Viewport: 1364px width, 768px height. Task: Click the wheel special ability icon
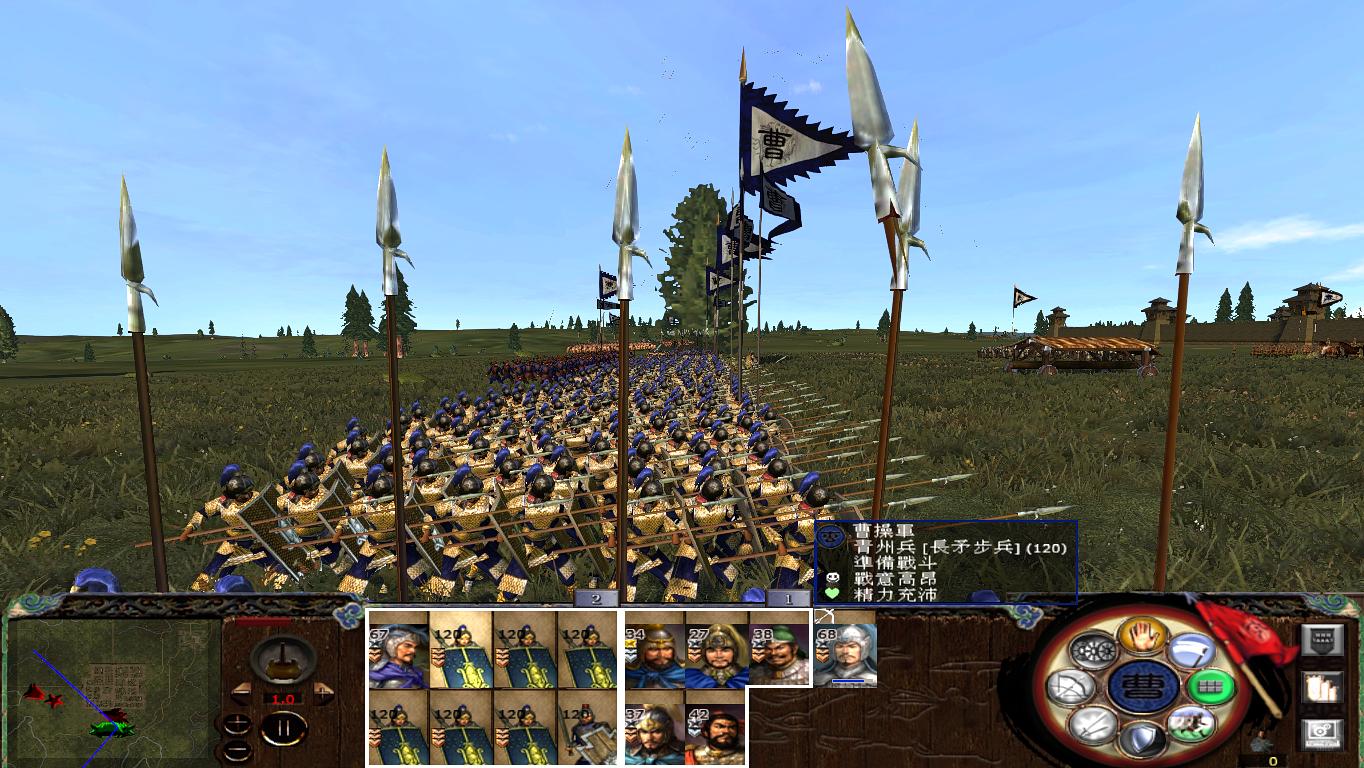coord(1094,651)
